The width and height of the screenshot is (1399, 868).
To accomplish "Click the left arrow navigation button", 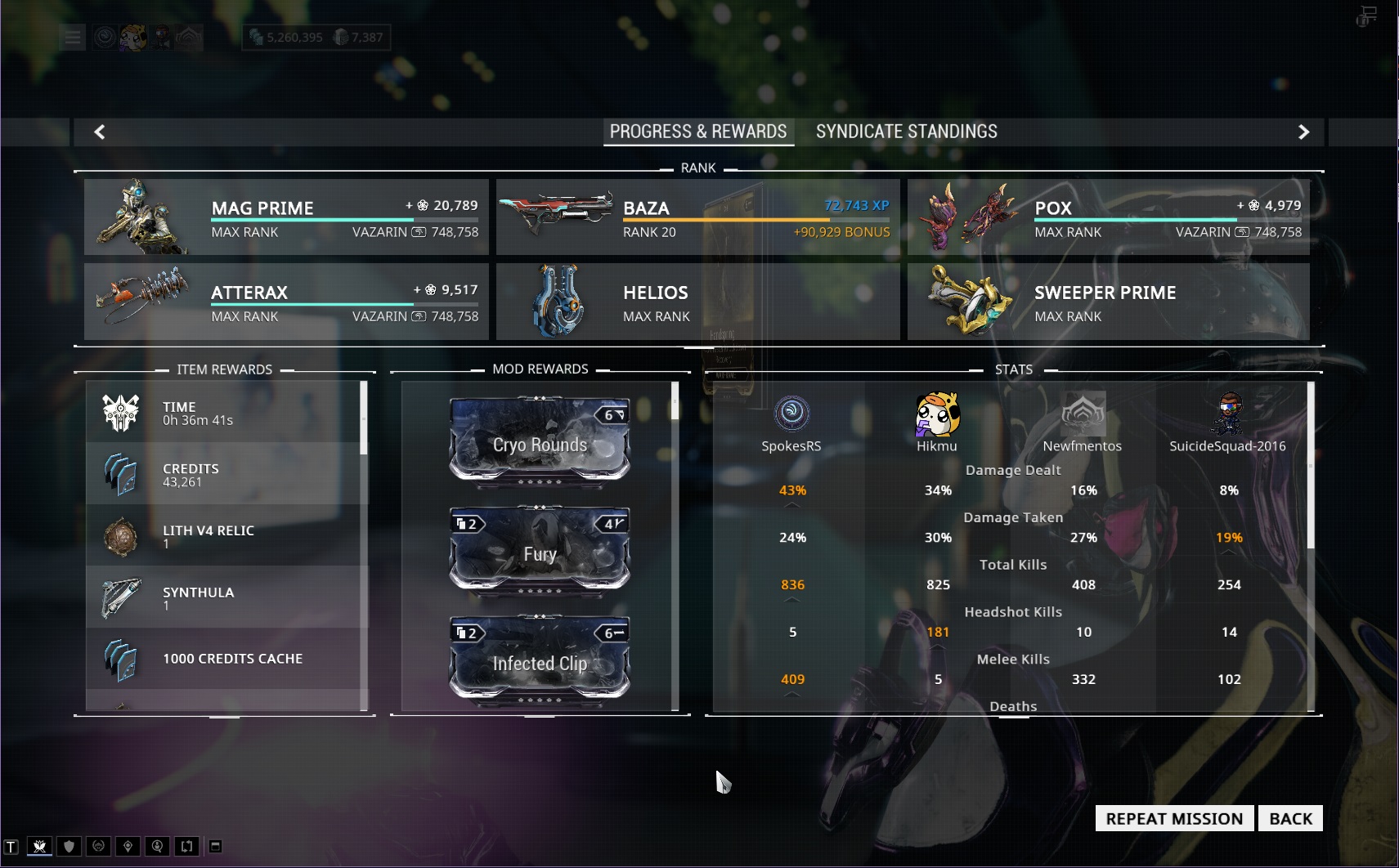I will (x=100, y=132).
